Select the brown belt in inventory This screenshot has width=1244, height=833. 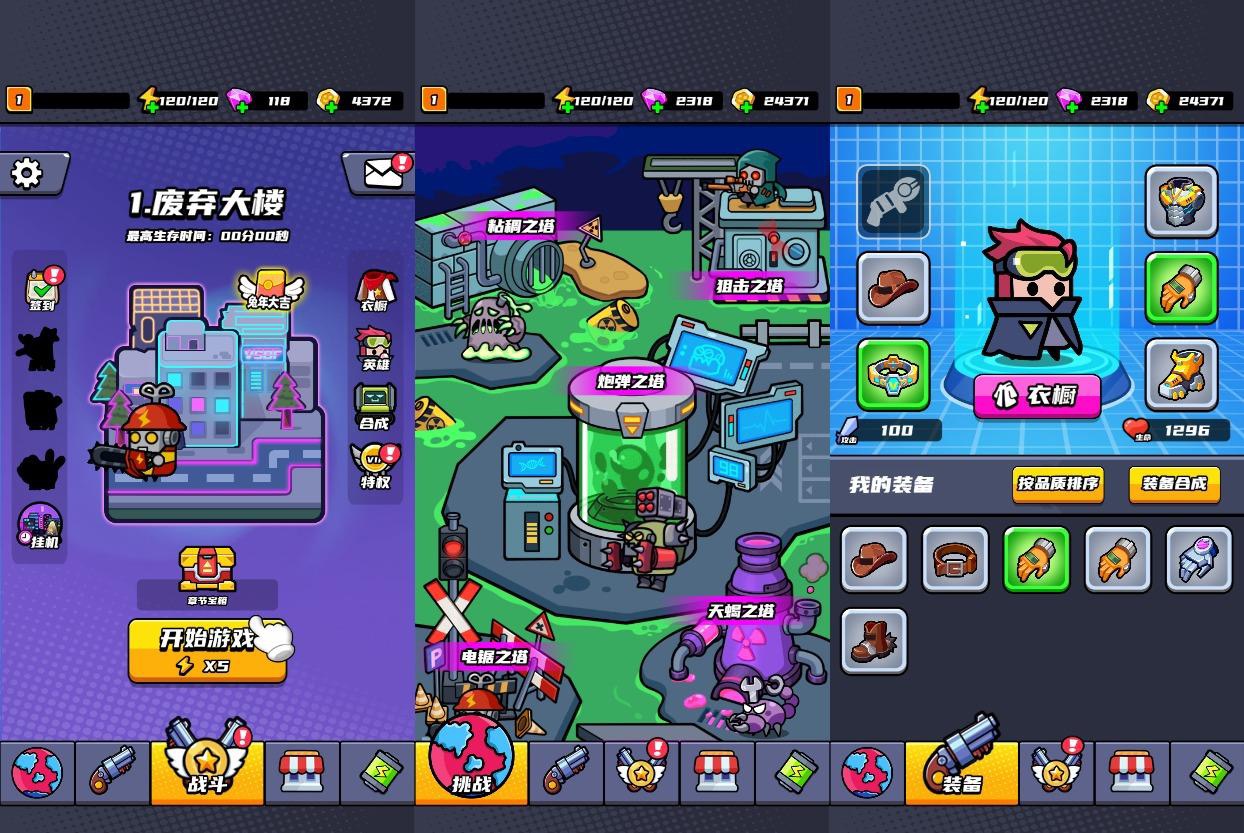point(955,560)
